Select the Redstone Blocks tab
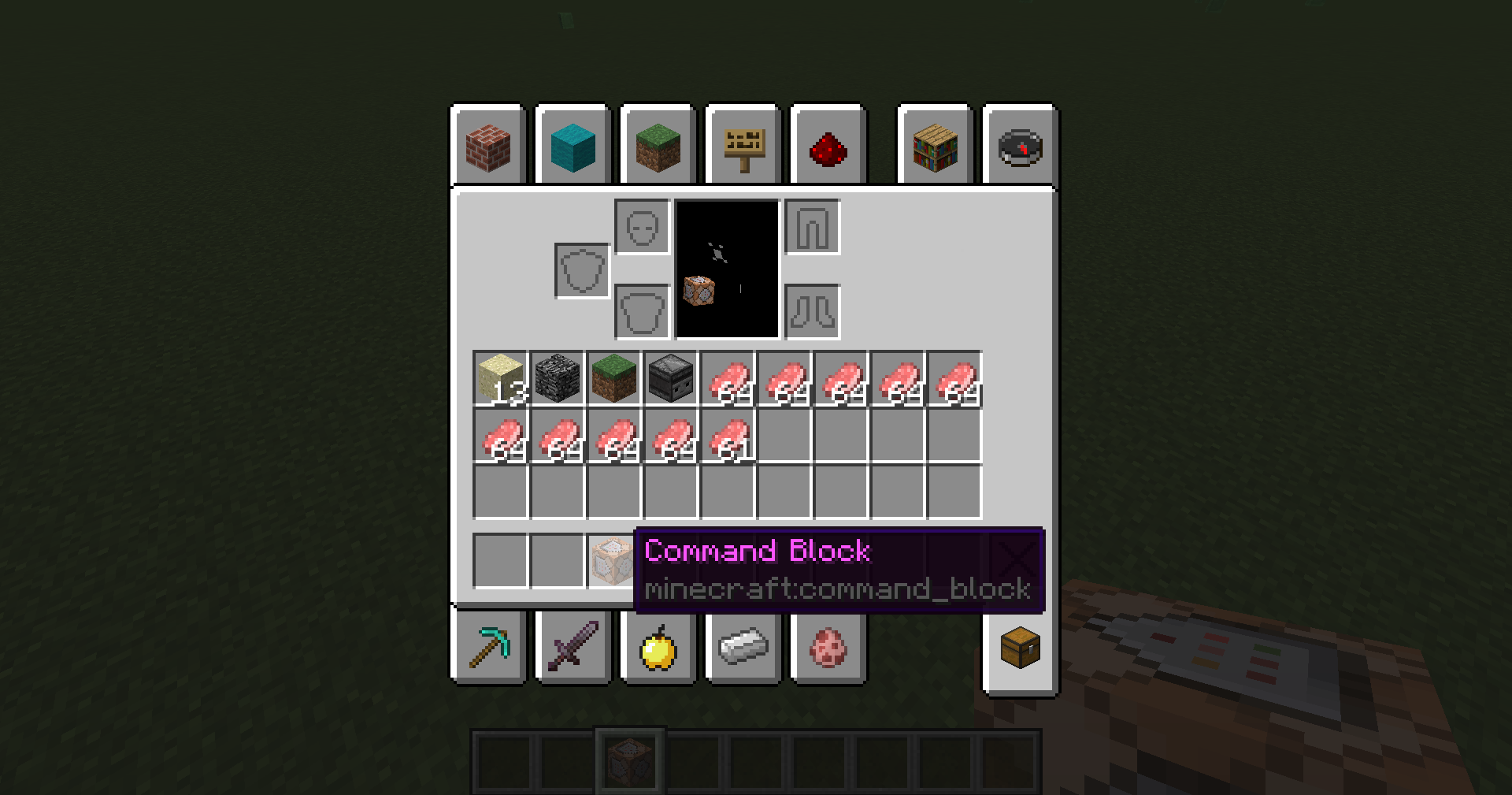The height and width of the screenshot is (795, 1512). [828, 147]
